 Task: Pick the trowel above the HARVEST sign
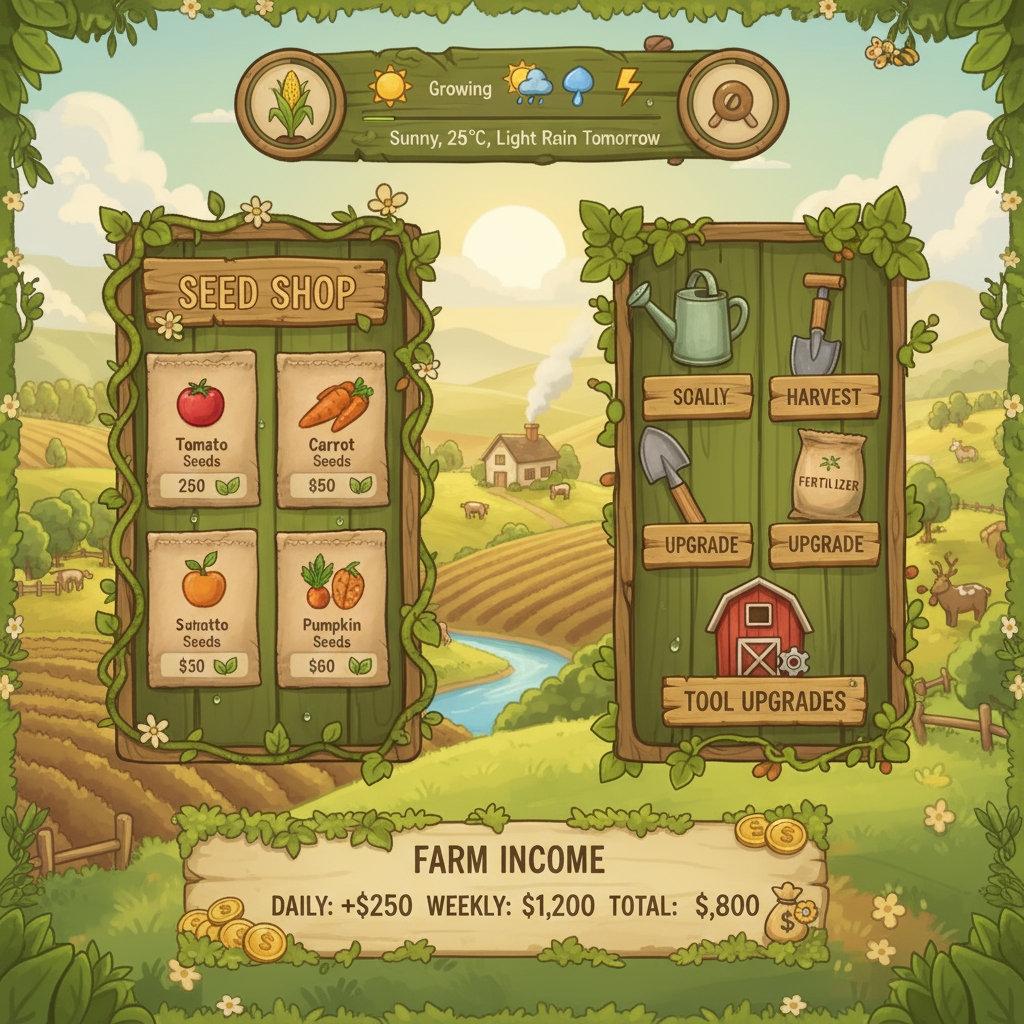point(816,323)
